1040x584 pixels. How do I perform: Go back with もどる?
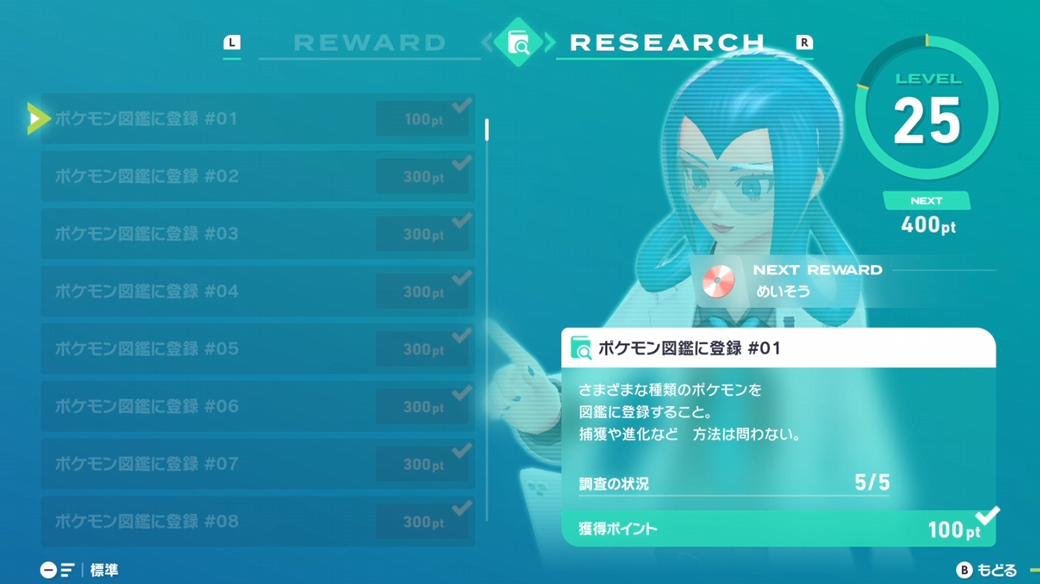[986, 570]
